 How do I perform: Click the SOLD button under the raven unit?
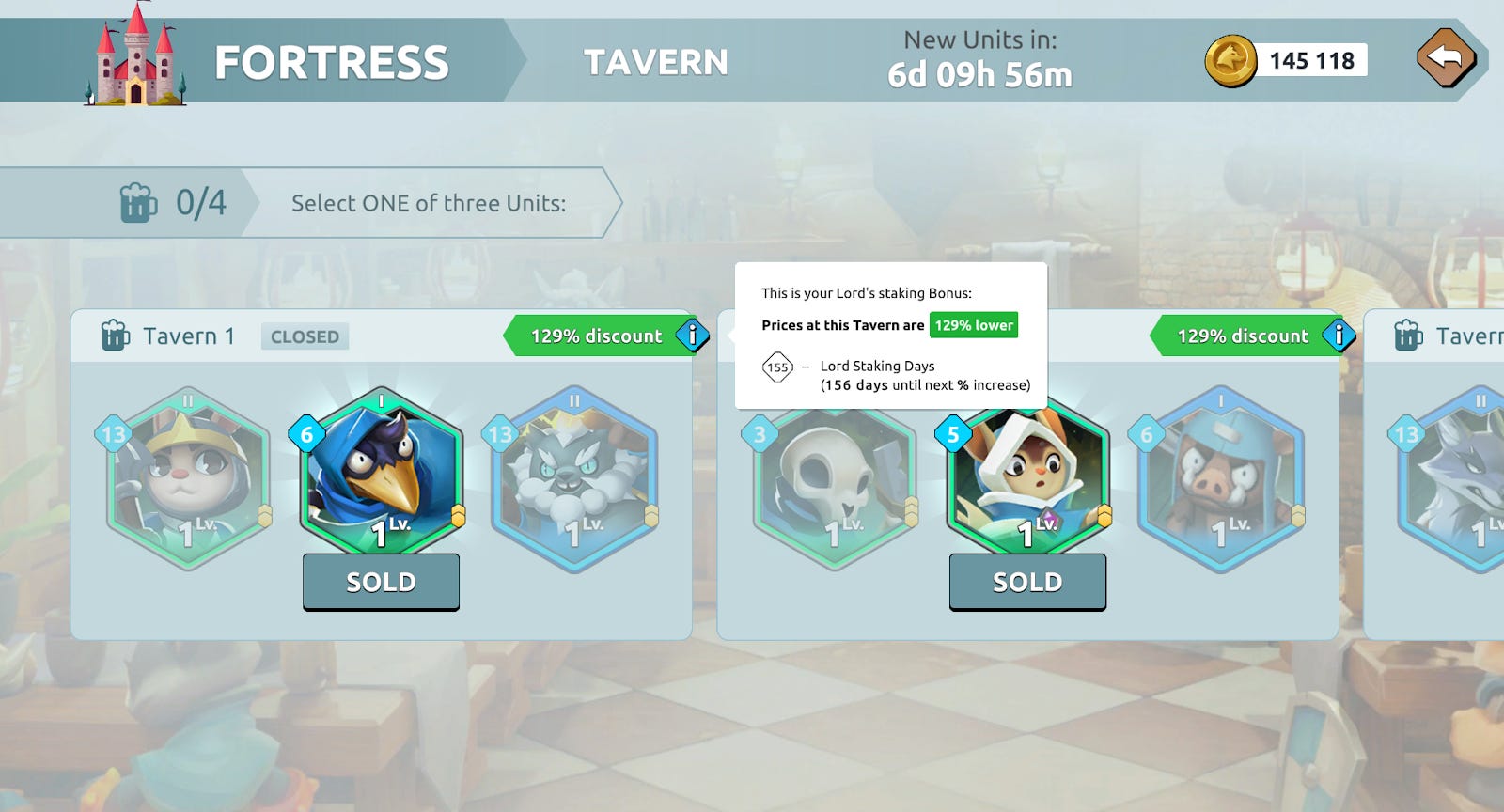coord(381,582)
